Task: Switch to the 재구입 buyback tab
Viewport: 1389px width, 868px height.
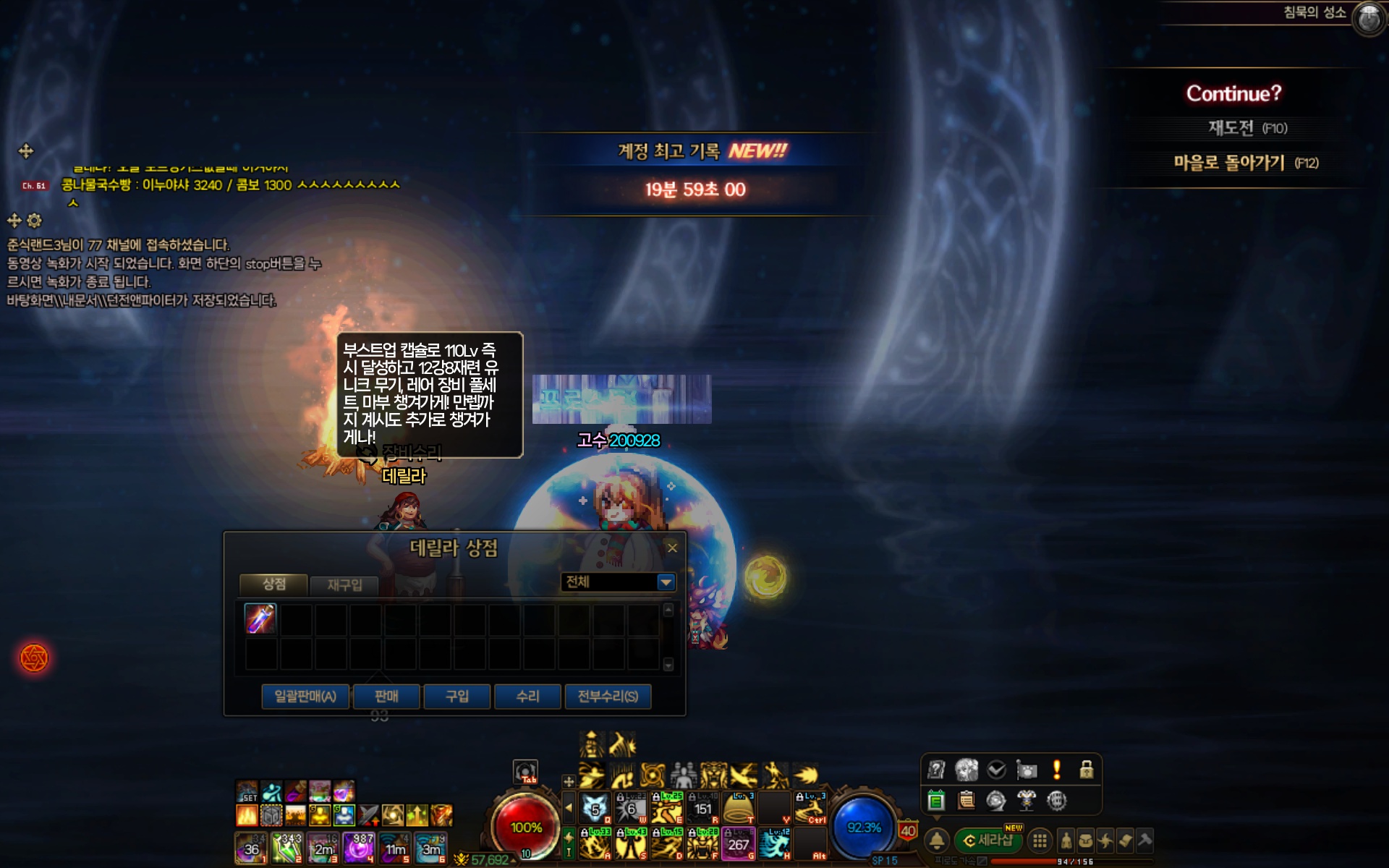Action: pos(344,584)
